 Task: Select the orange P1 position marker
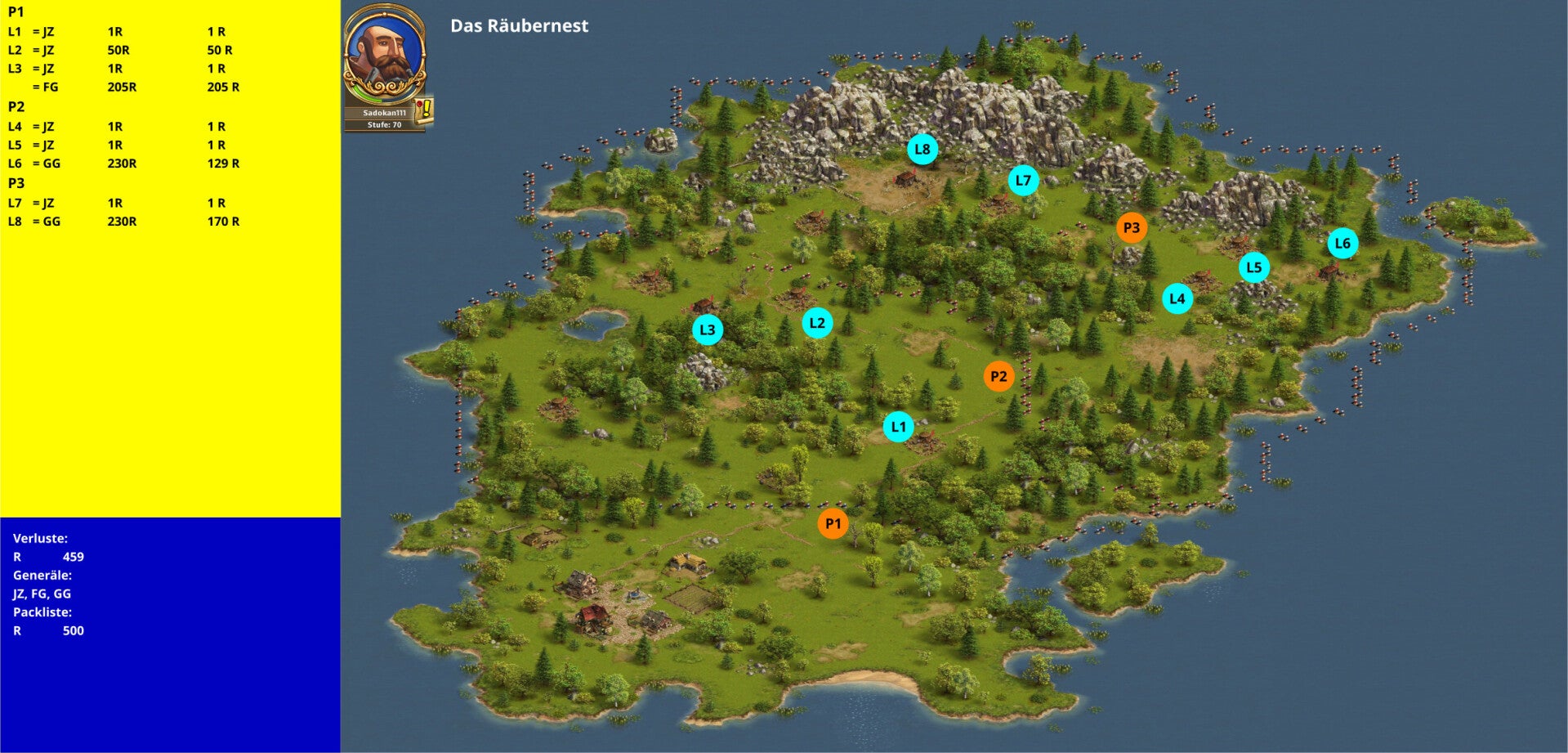tap(833, 523)
